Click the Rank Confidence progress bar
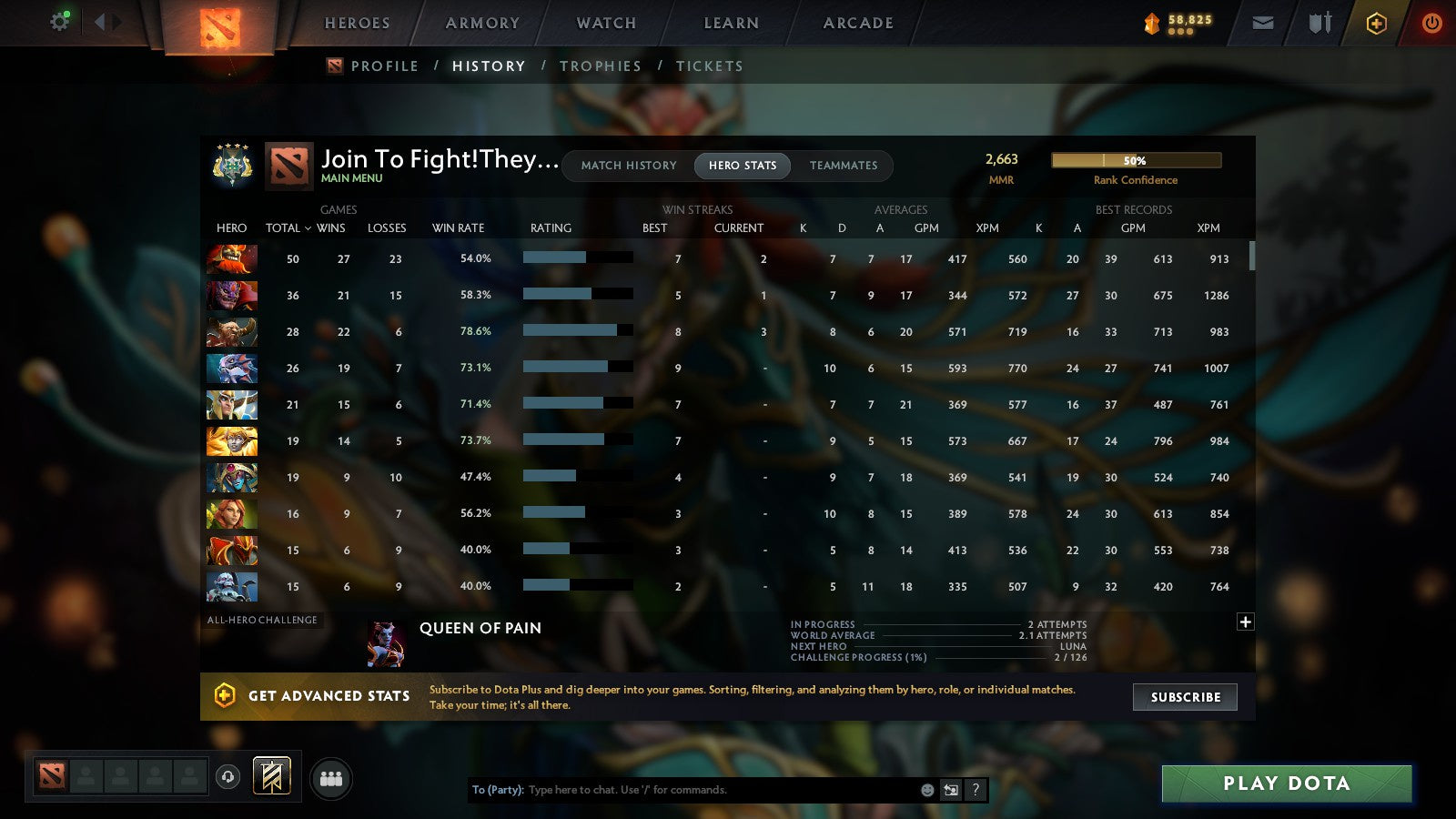This screenshot has width=1456, height=819. point(1137,160)
